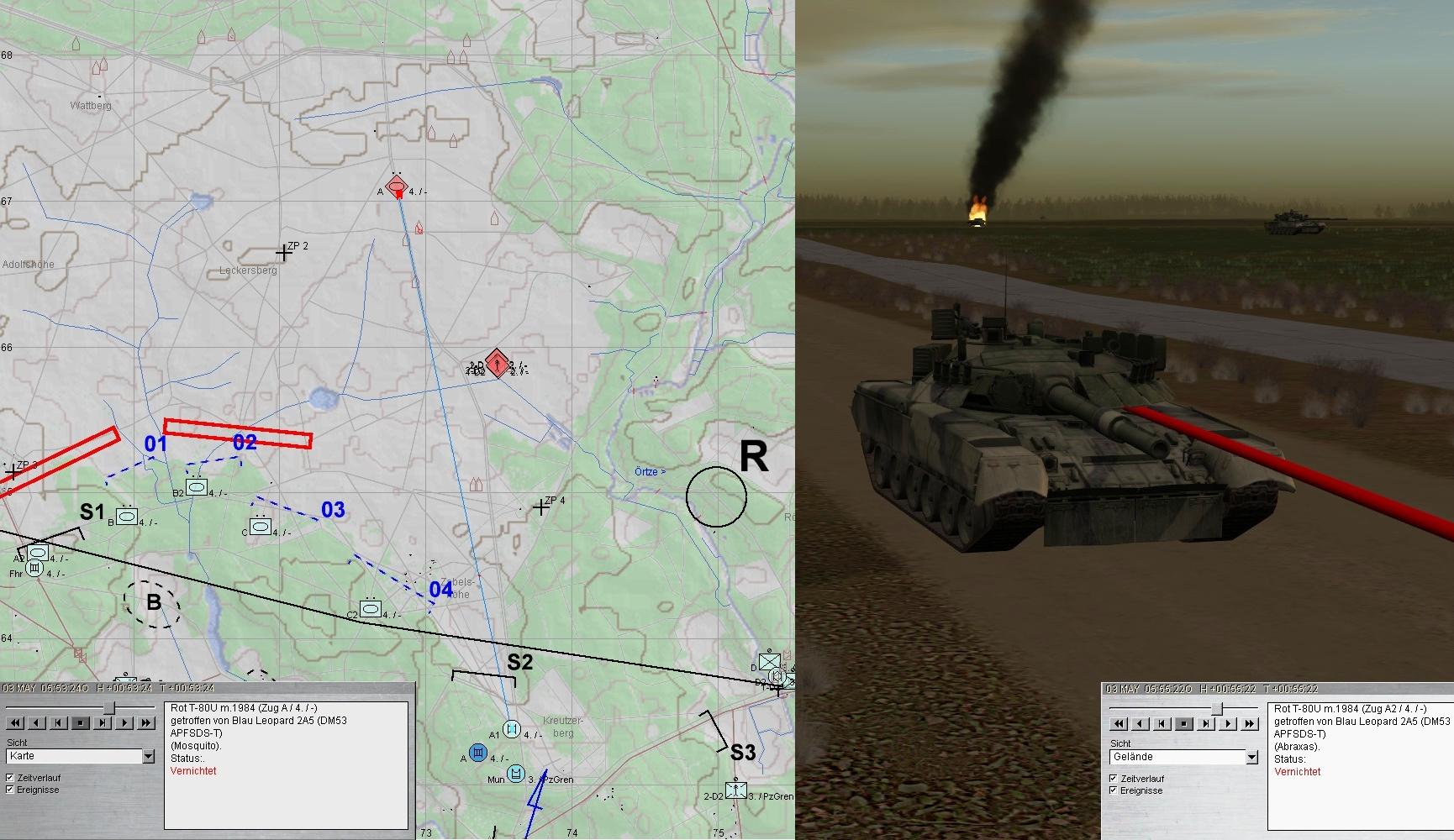Skip to previous event in Karte panel
Screen dimensions: 1454x840
pos(59,722)
